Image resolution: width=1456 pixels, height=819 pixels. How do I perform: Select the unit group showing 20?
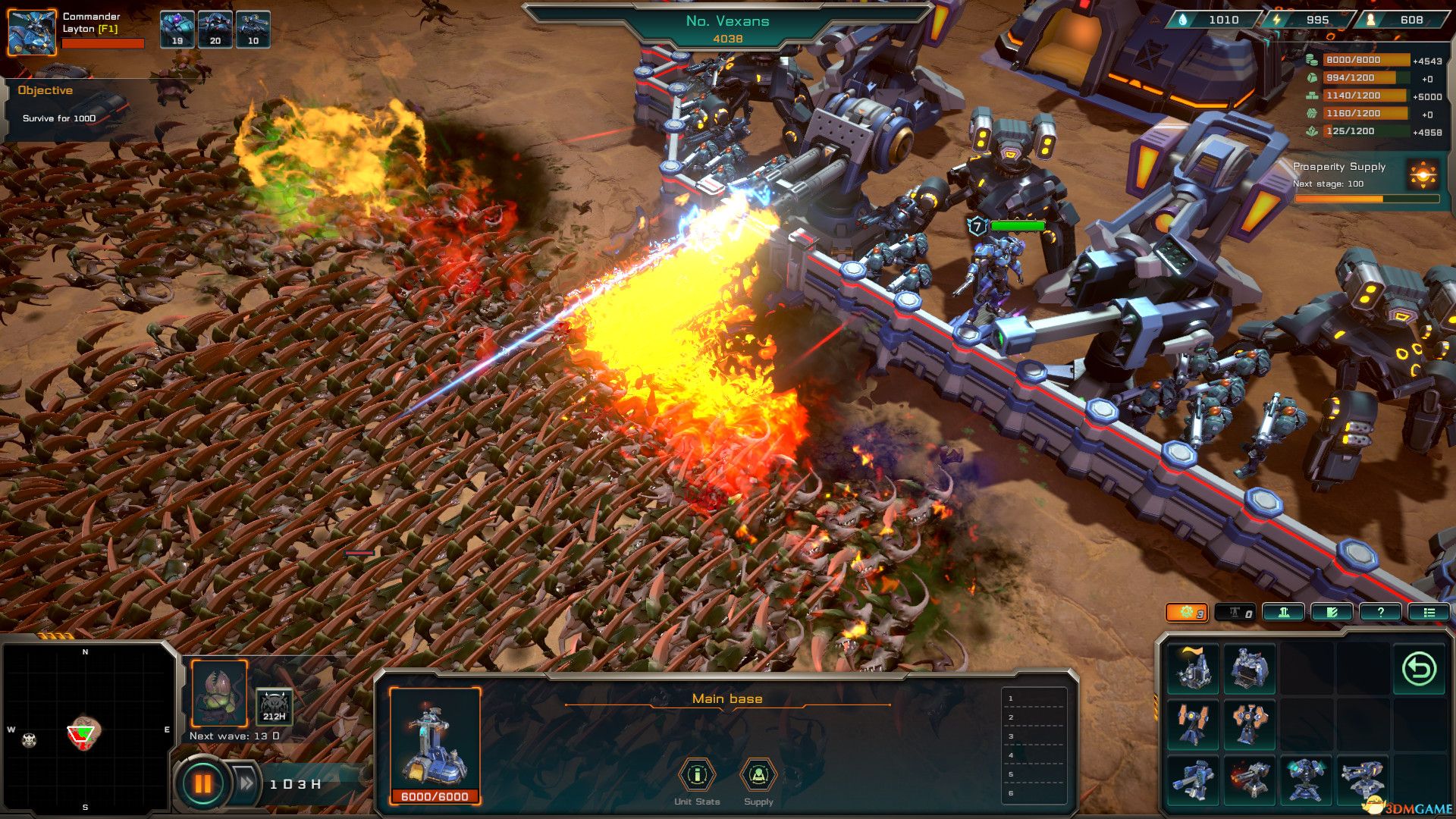[215, 29]
